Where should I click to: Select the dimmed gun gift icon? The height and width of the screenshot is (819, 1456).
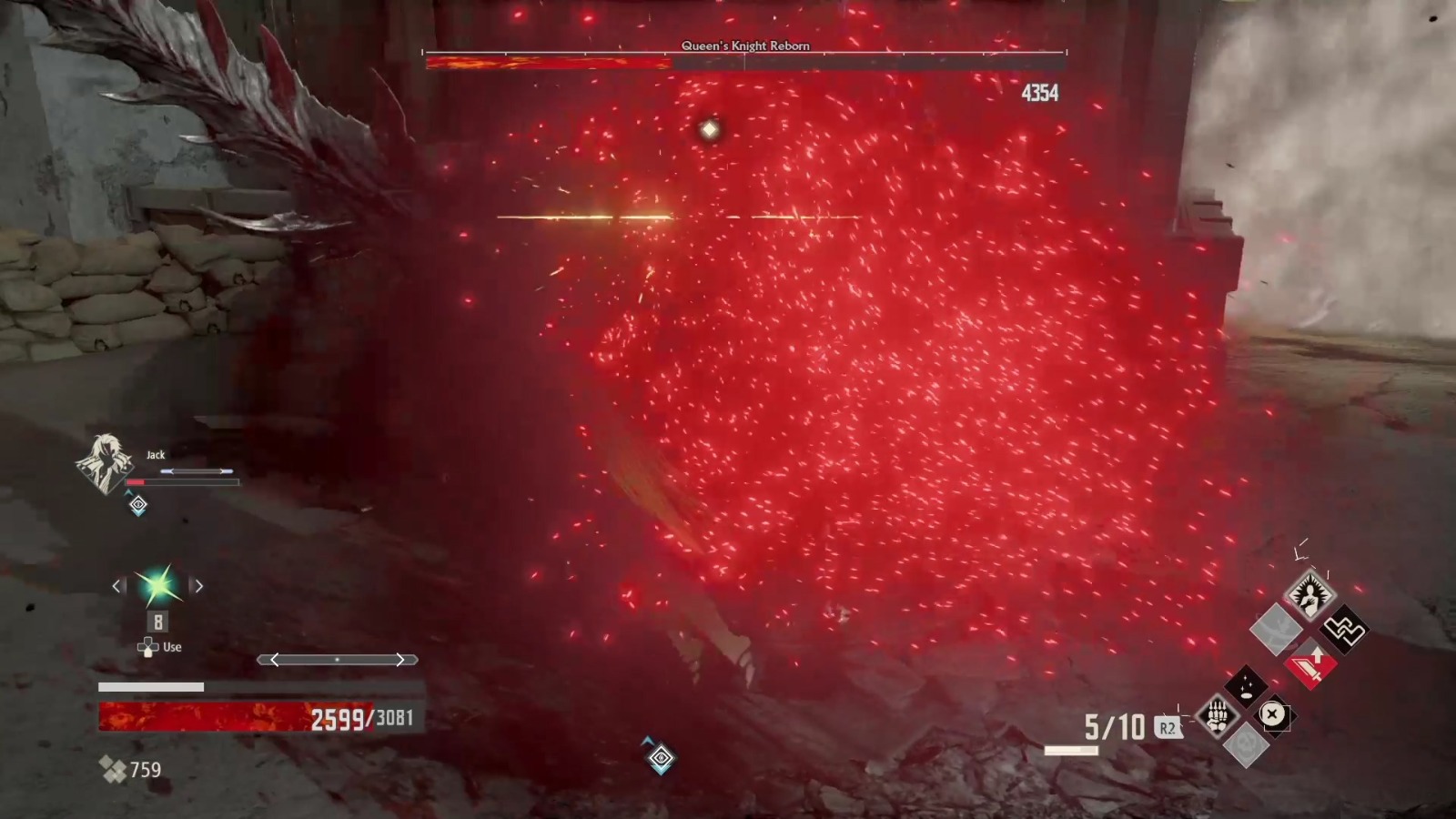pos(1275,630)
